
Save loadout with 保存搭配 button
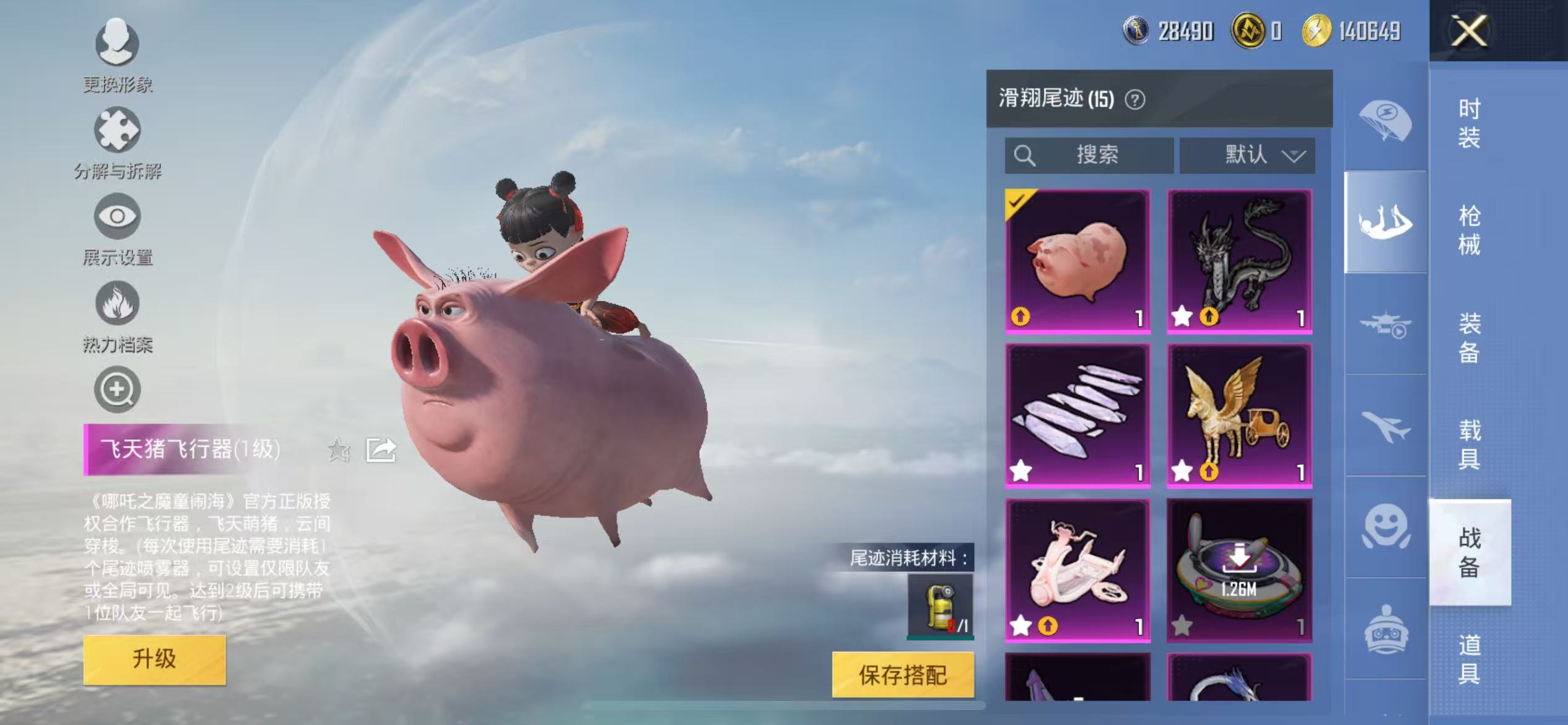pyautogui.click(x=902, y=675)
